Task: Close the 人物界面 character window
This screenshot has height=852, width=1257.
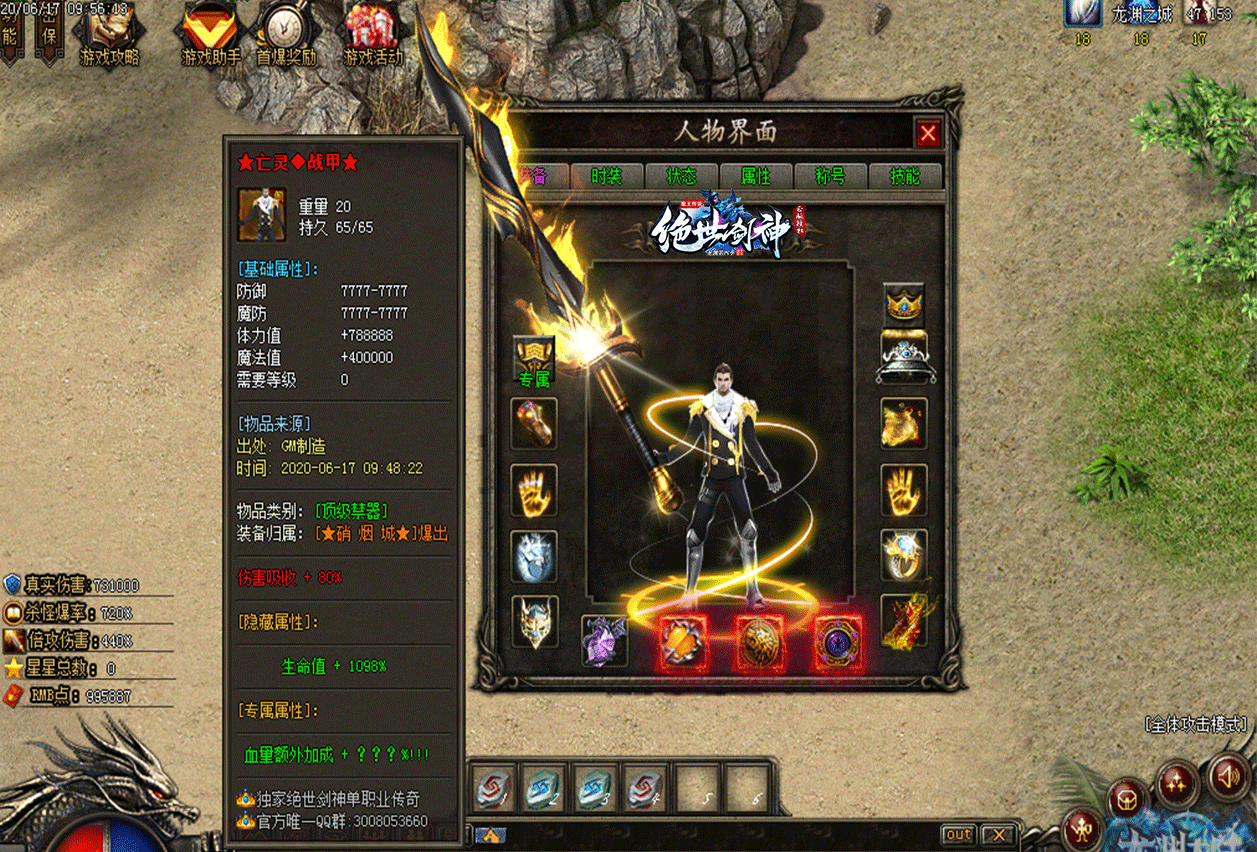Action: pos(928,133)
